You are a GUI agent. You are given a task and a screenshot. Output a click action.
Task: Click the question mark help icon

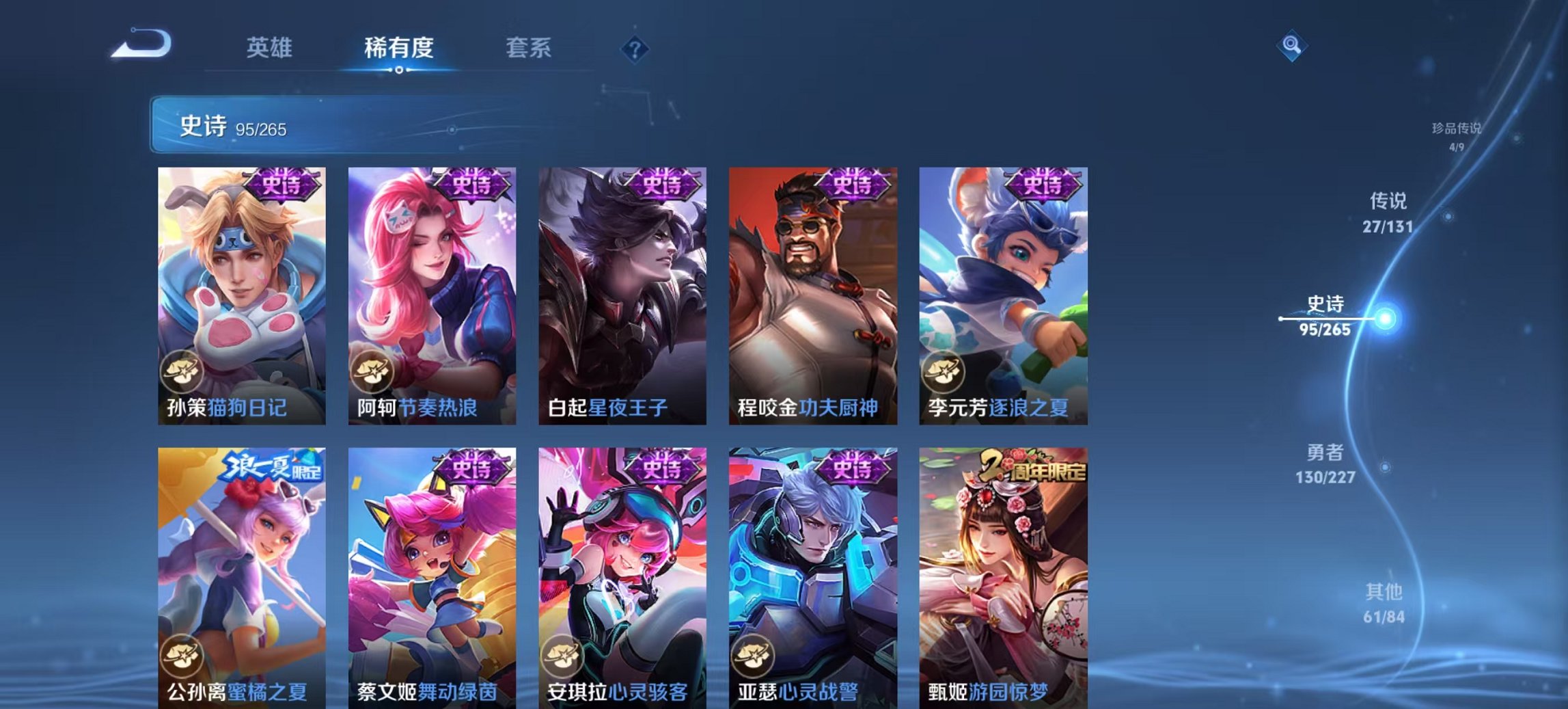coord(634,48)
